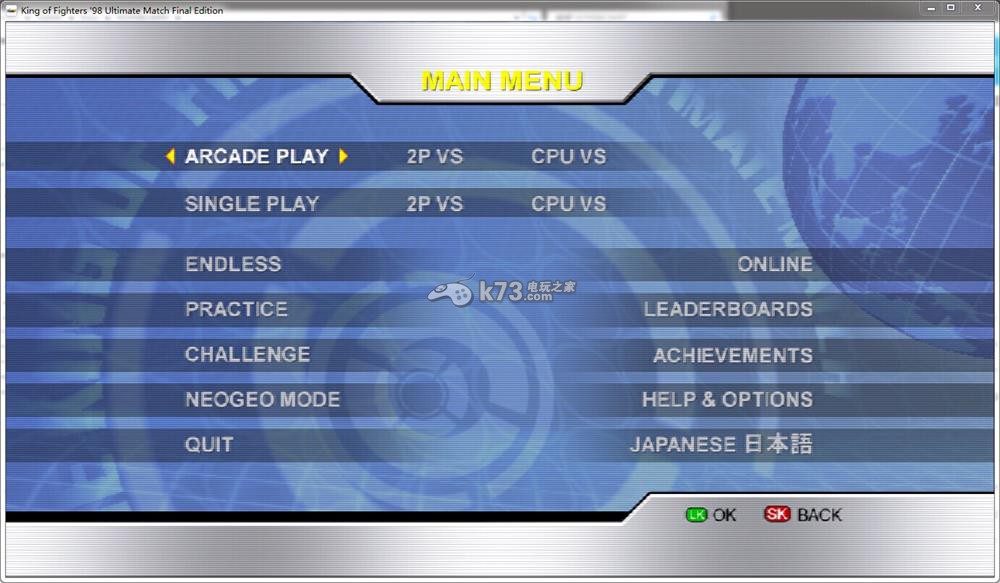Start PRACTICE mode
Screen dimensions: 1000x583
236,309
